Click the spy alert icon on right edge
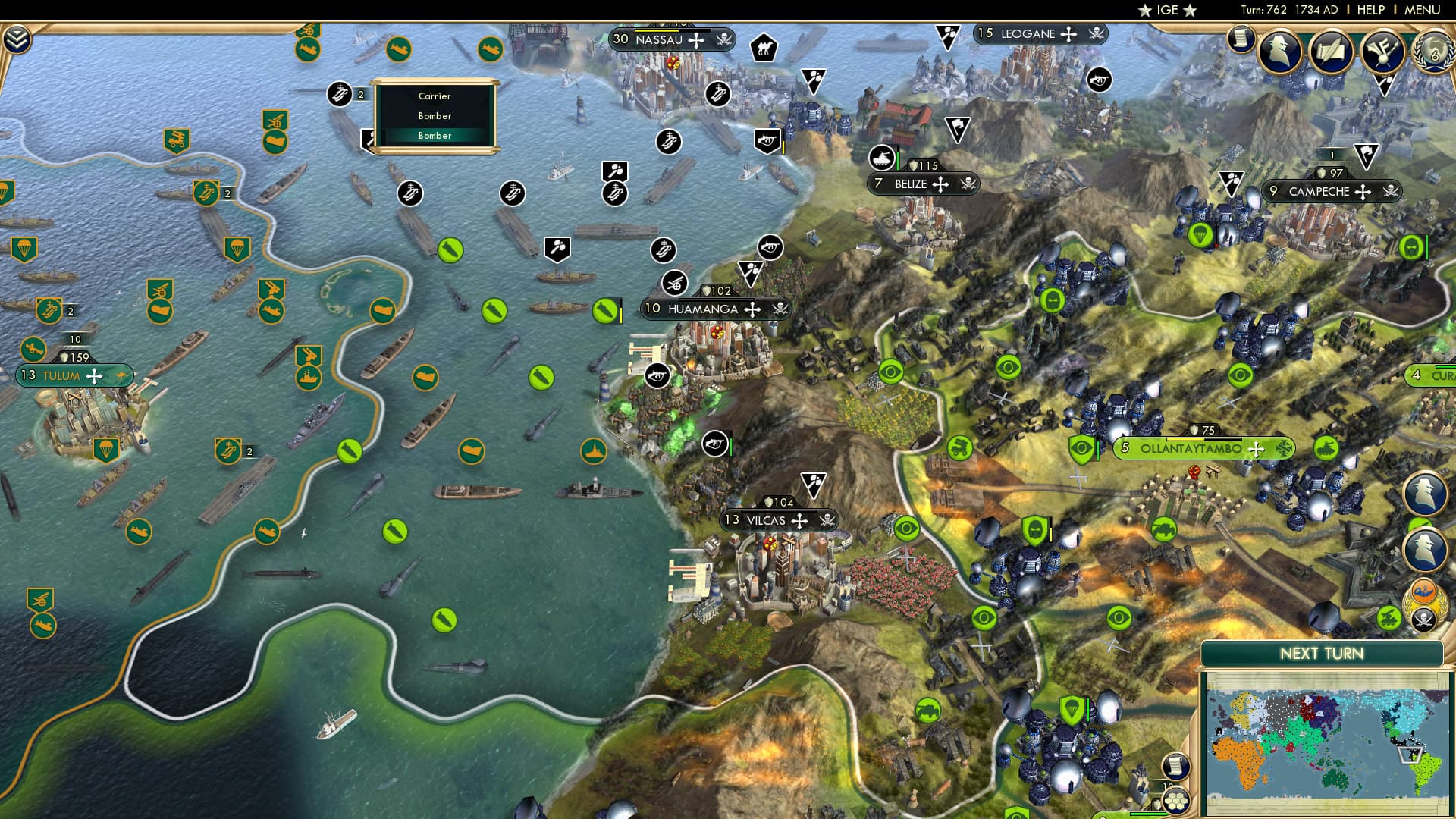This screenshot has height=819, width=1456. coord(1425,493)
